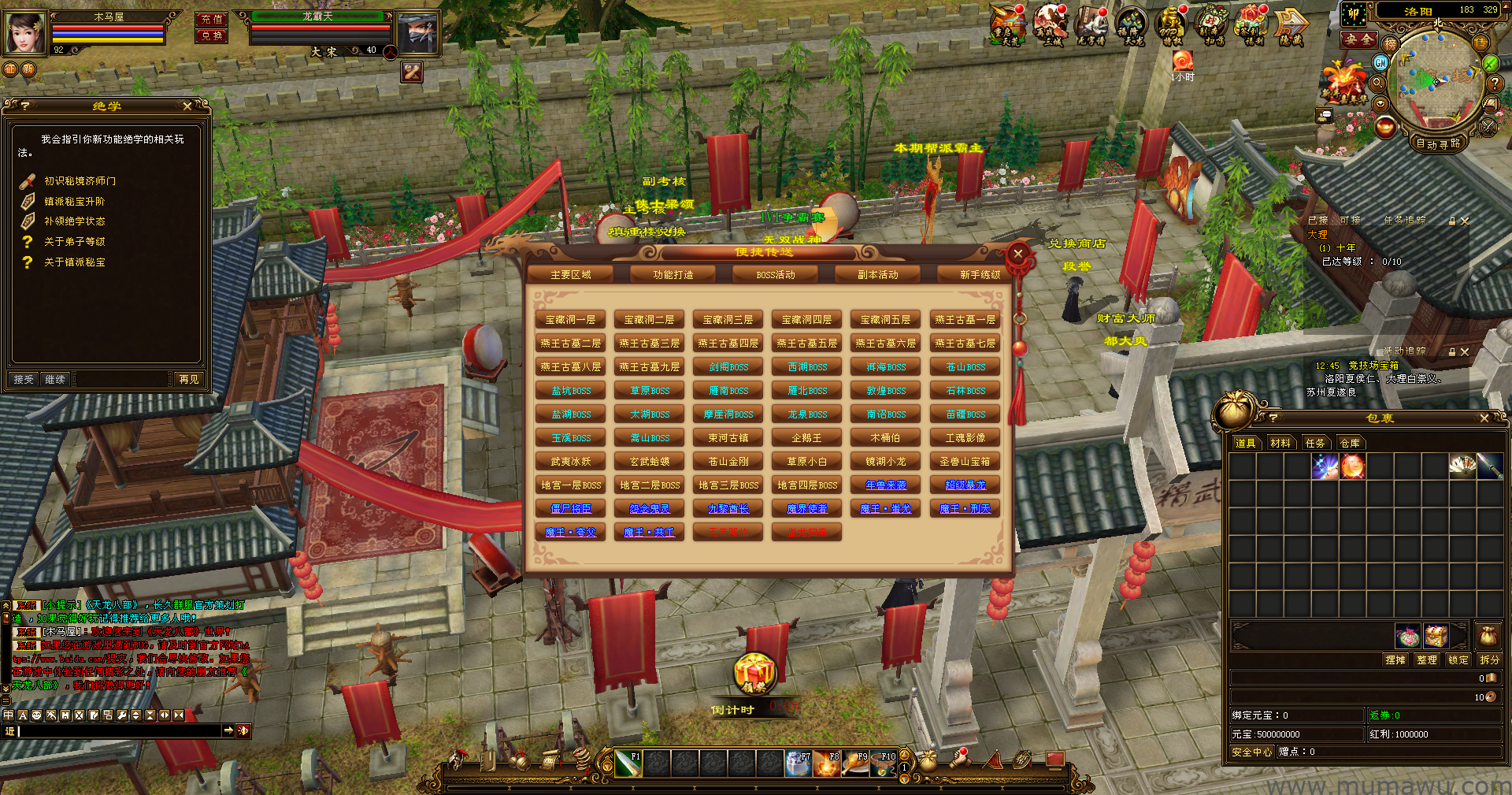Choose the 年兽来袭 link
Image resolution: width=1512 pixels, height=795 pixels.
coord(886,485)
